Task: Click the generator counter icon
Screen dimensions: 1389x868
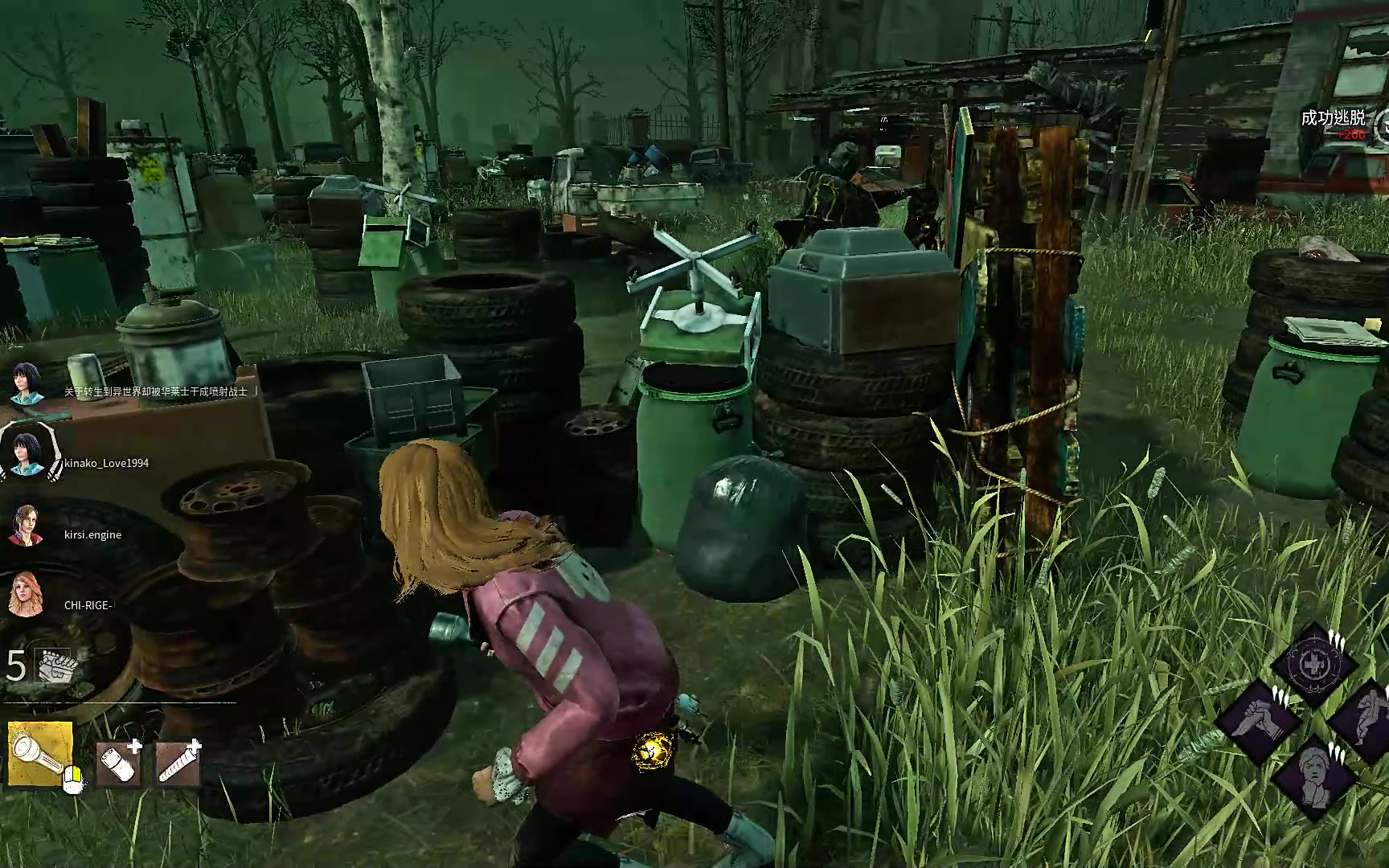Action: tap(53, 666)
